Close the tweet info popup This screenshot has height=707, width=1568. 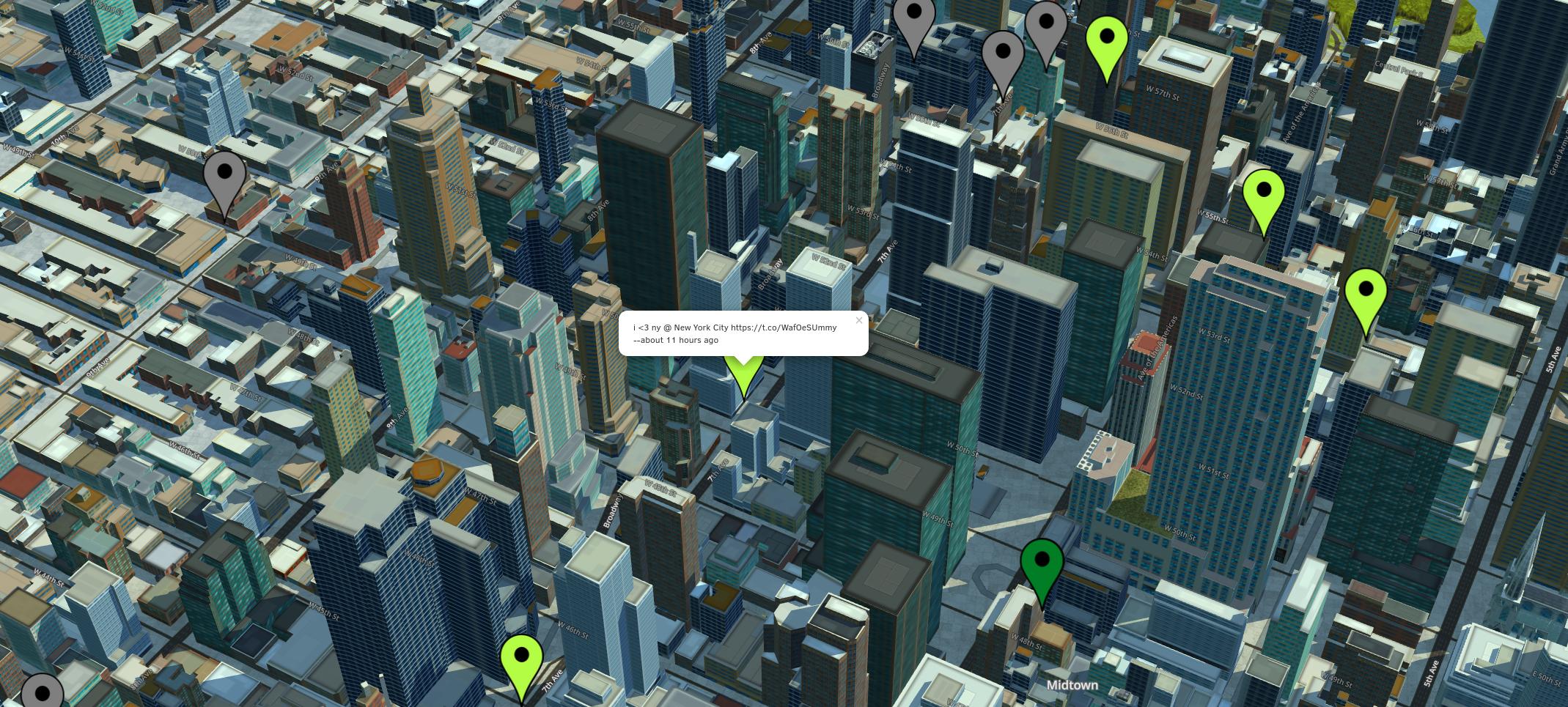859,320
